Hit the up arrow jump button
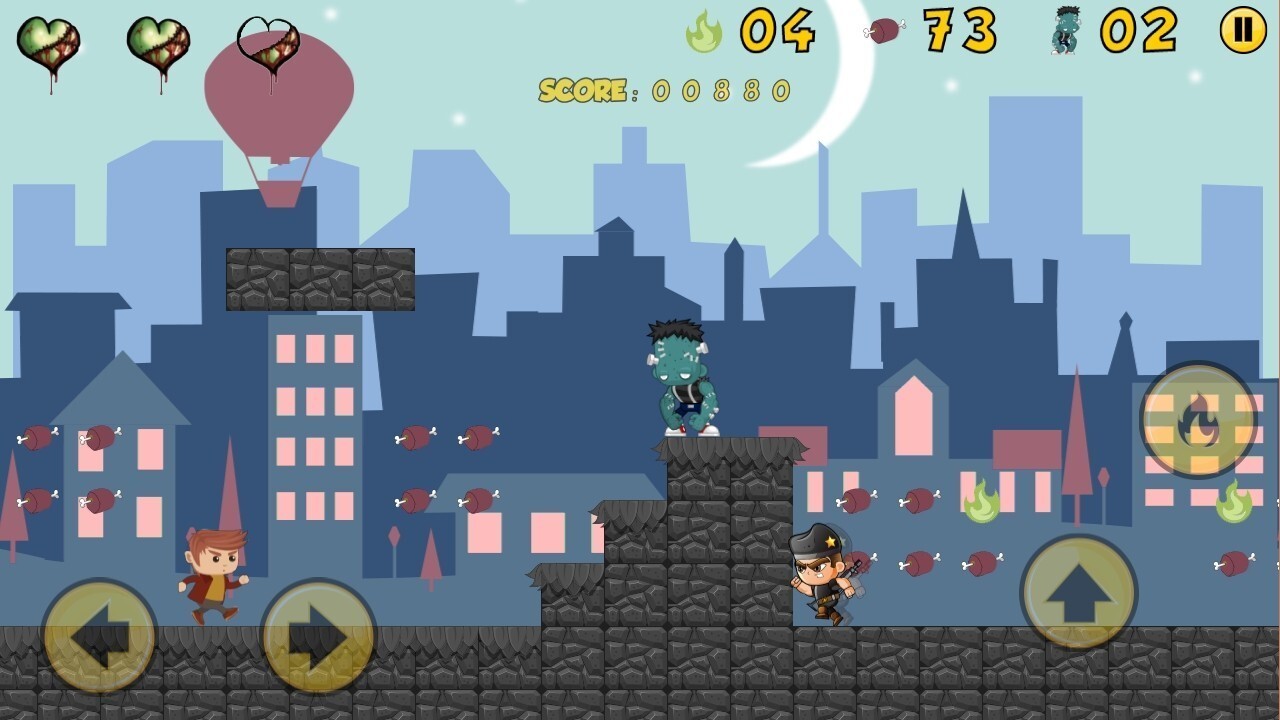The image size is (1280, 720). click(x=1078, y=592)
